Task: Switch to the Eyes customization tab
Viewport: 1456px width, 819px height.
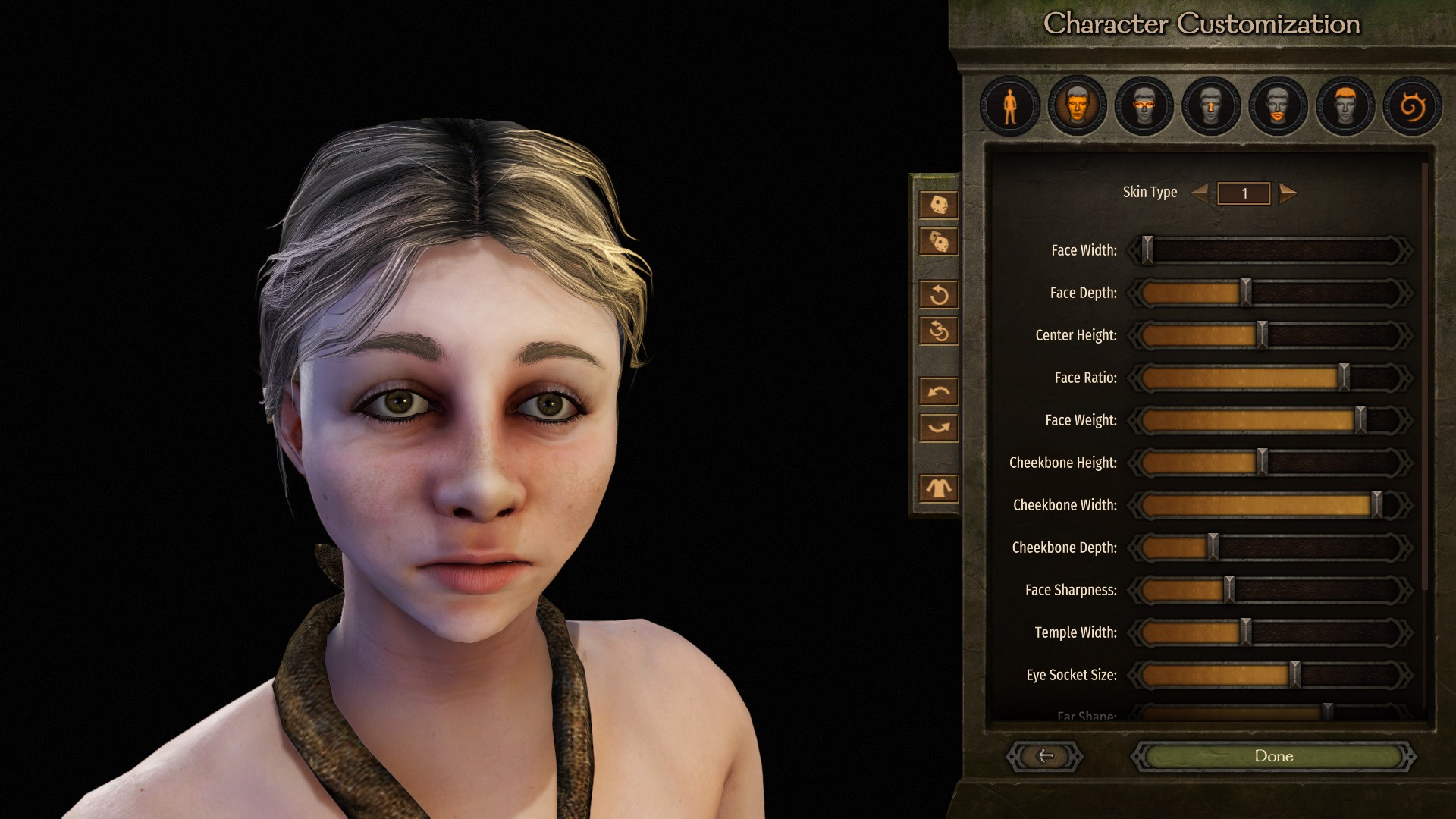Action: click(x=1144, y=106)
